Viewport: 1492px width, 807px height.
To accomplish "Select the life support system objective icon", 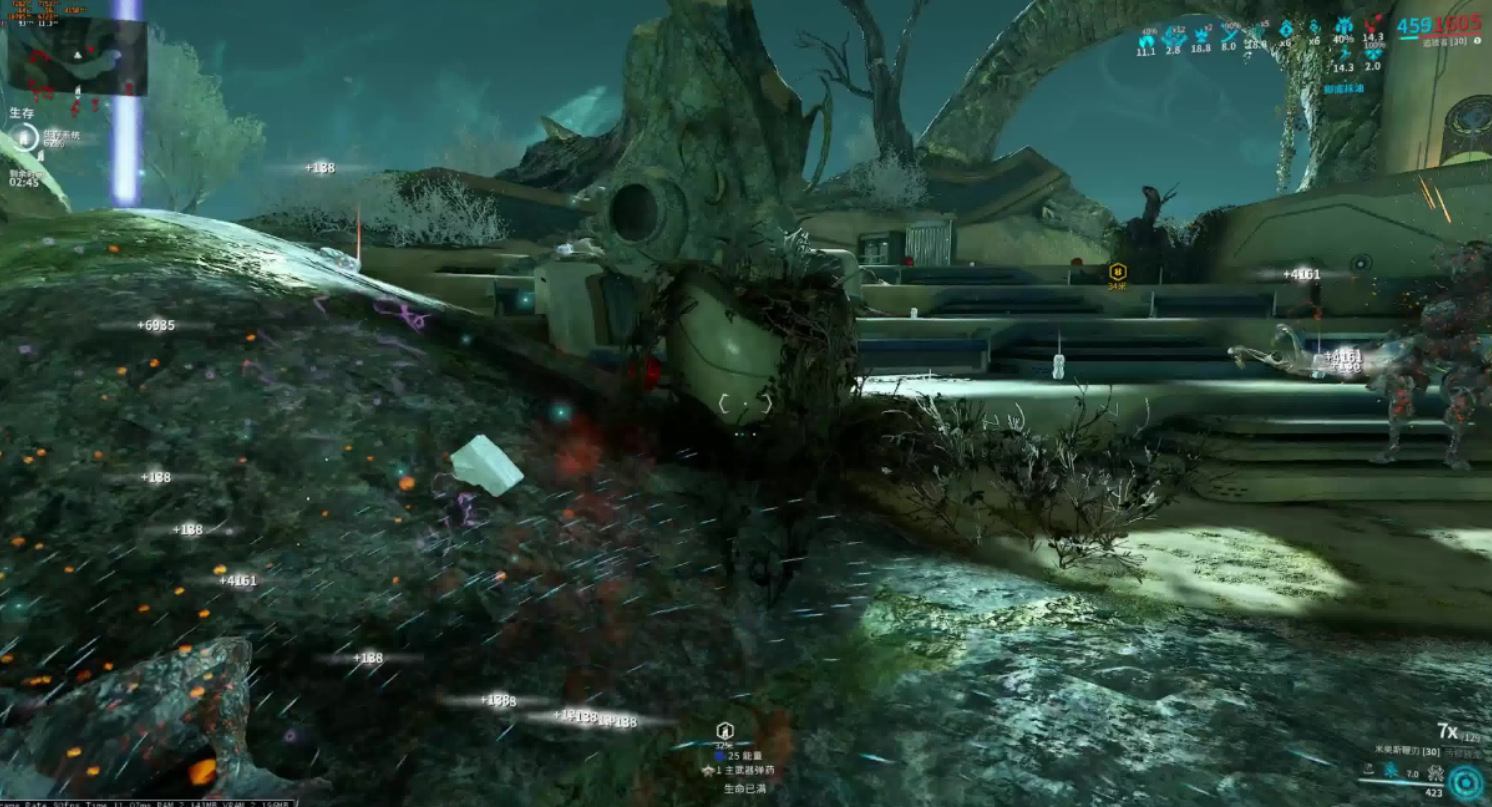I will (24, 138).
